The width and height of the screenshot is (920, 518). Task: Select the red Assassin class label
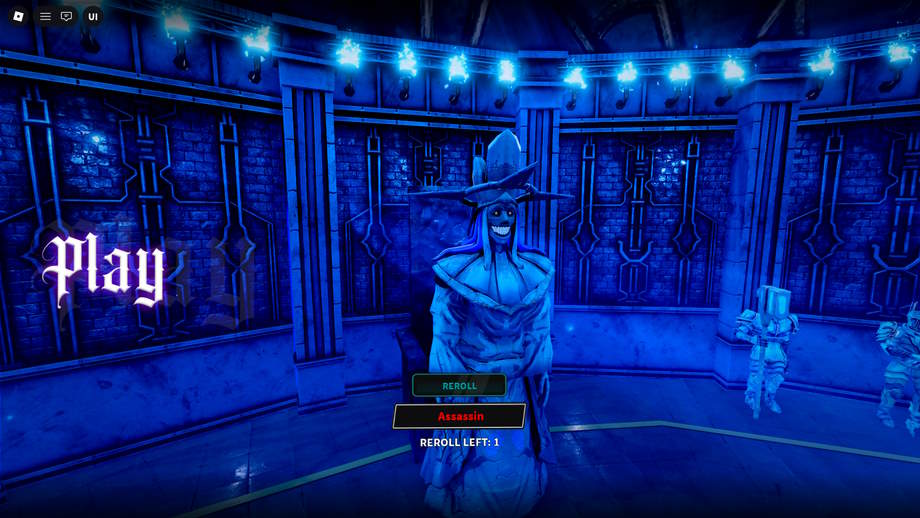point(459,416)
